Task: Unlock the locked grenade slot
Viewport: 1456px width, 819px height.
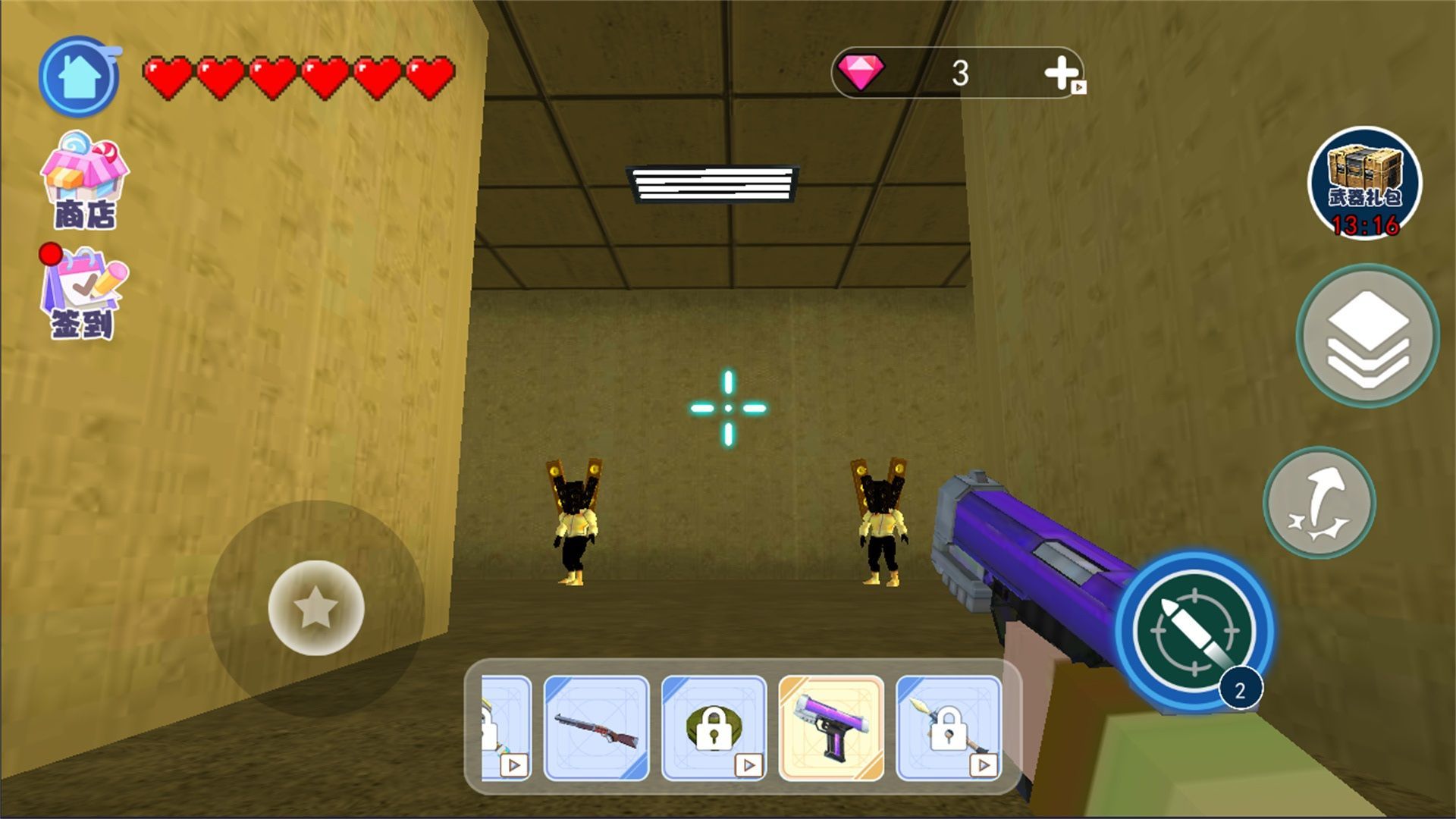Action: [714, 728]
